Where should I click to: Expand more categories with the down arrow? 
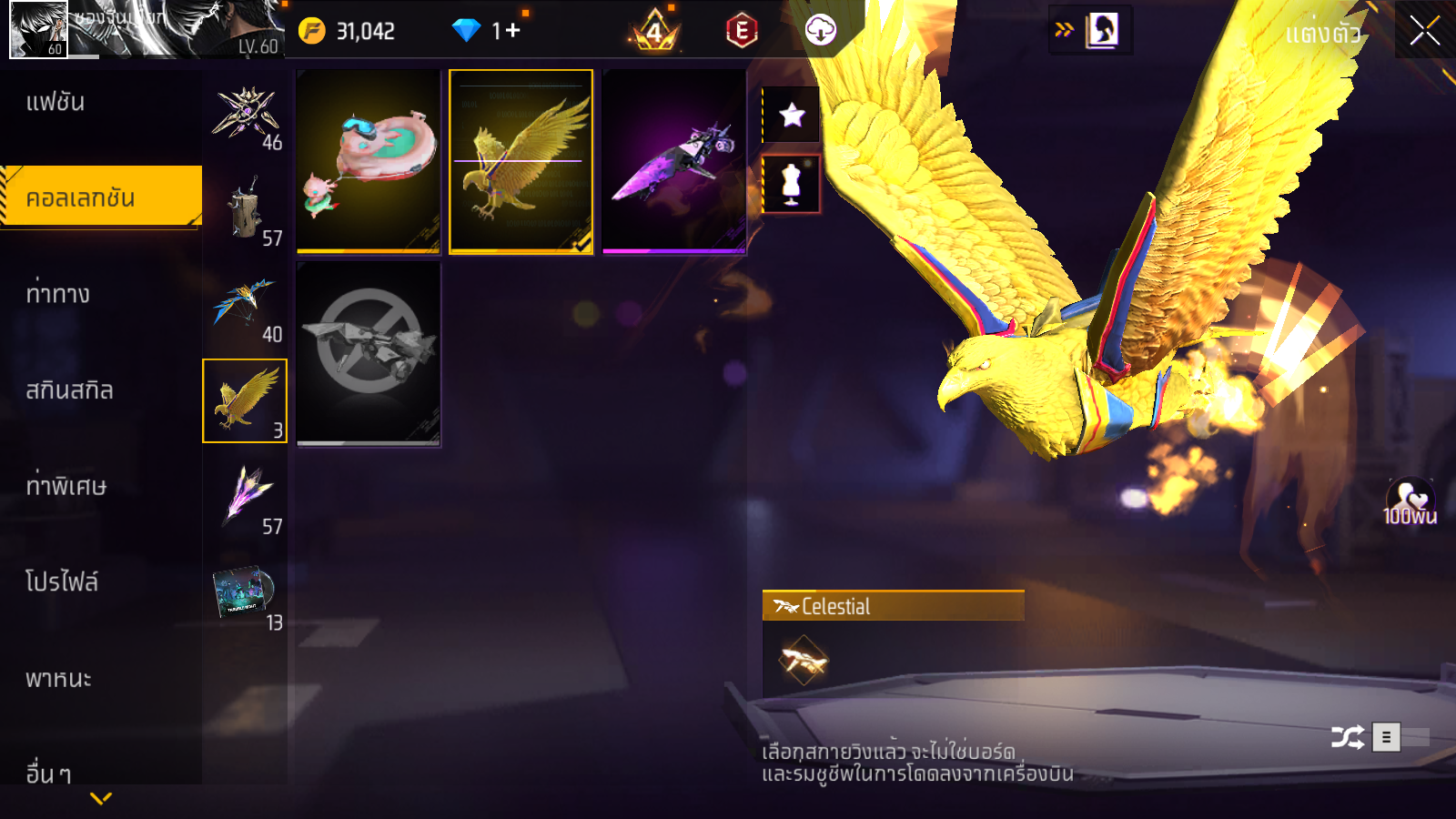[101, 798]
